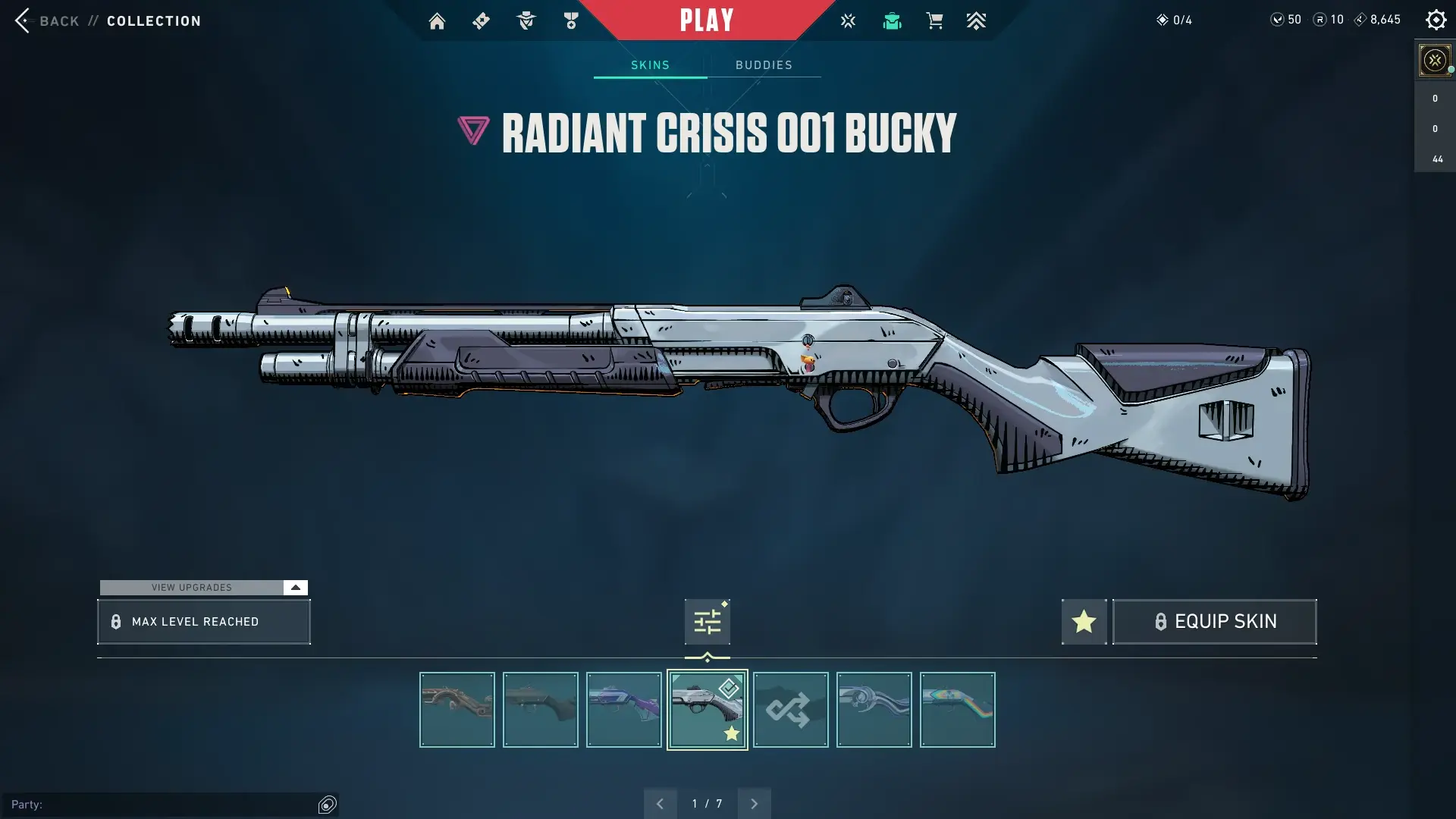
Task: Select the randomize skin shuffle tile
Action: (790, 710)
